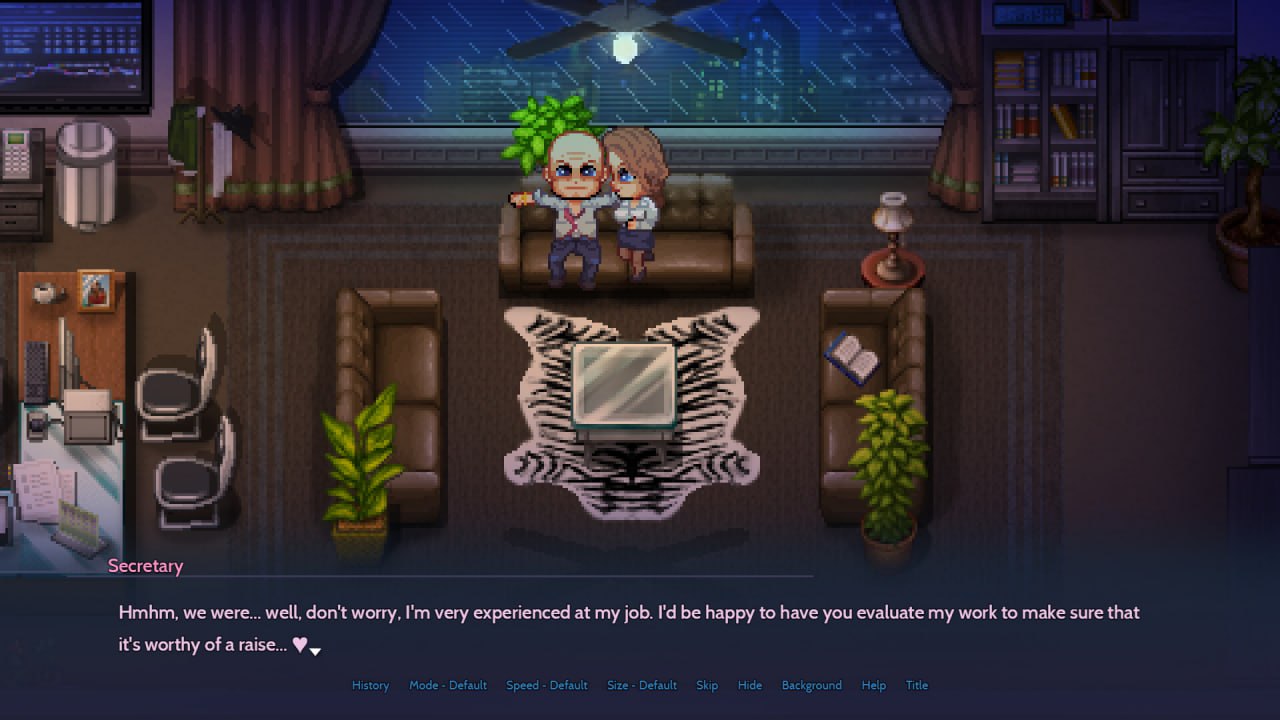Open the Size - Default setting

pos(641,685)
